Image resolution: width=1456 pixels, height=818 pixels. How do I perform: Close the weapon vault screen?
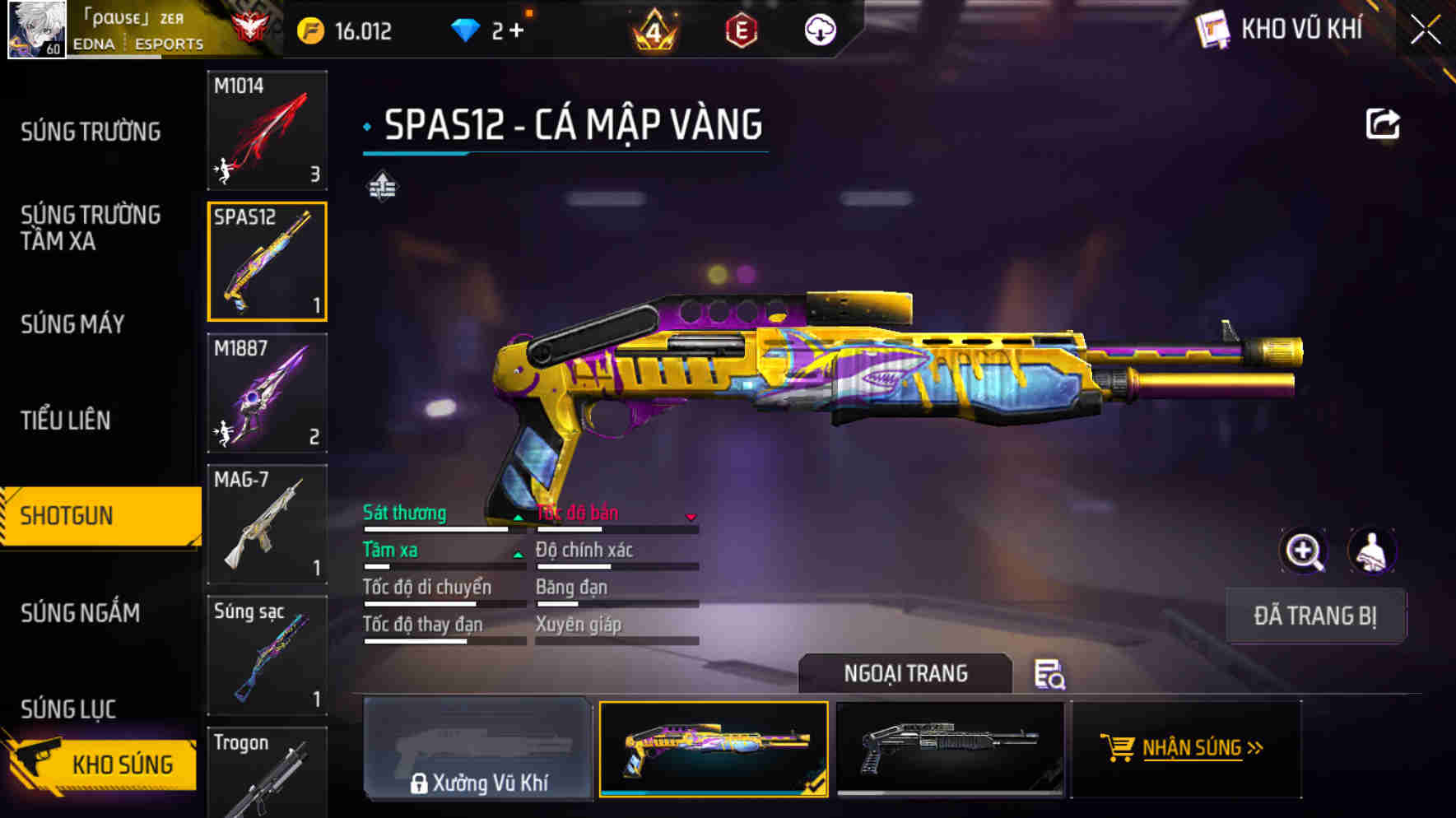point(1426,30)
